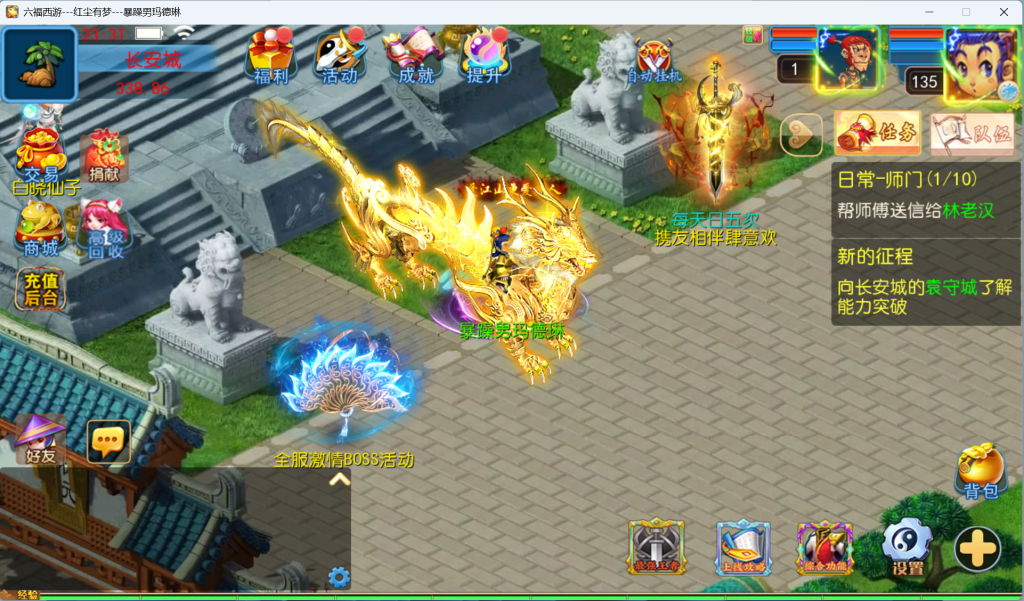
Task: Expand the golden plus menu button
Action: point(977,548)
